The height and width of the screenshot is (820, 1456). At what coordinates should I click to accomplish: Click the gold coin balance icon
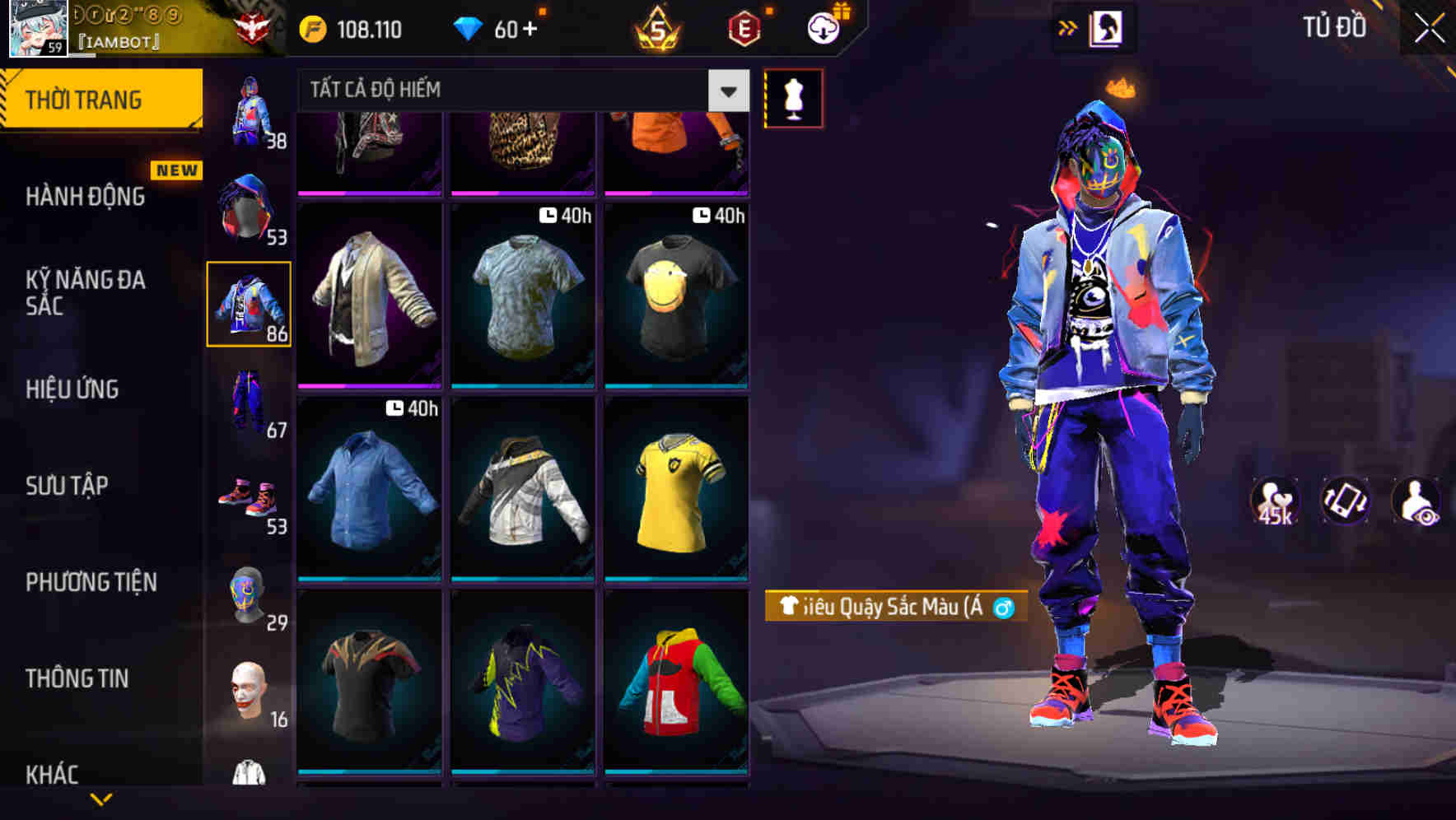(x=313, y=29)
